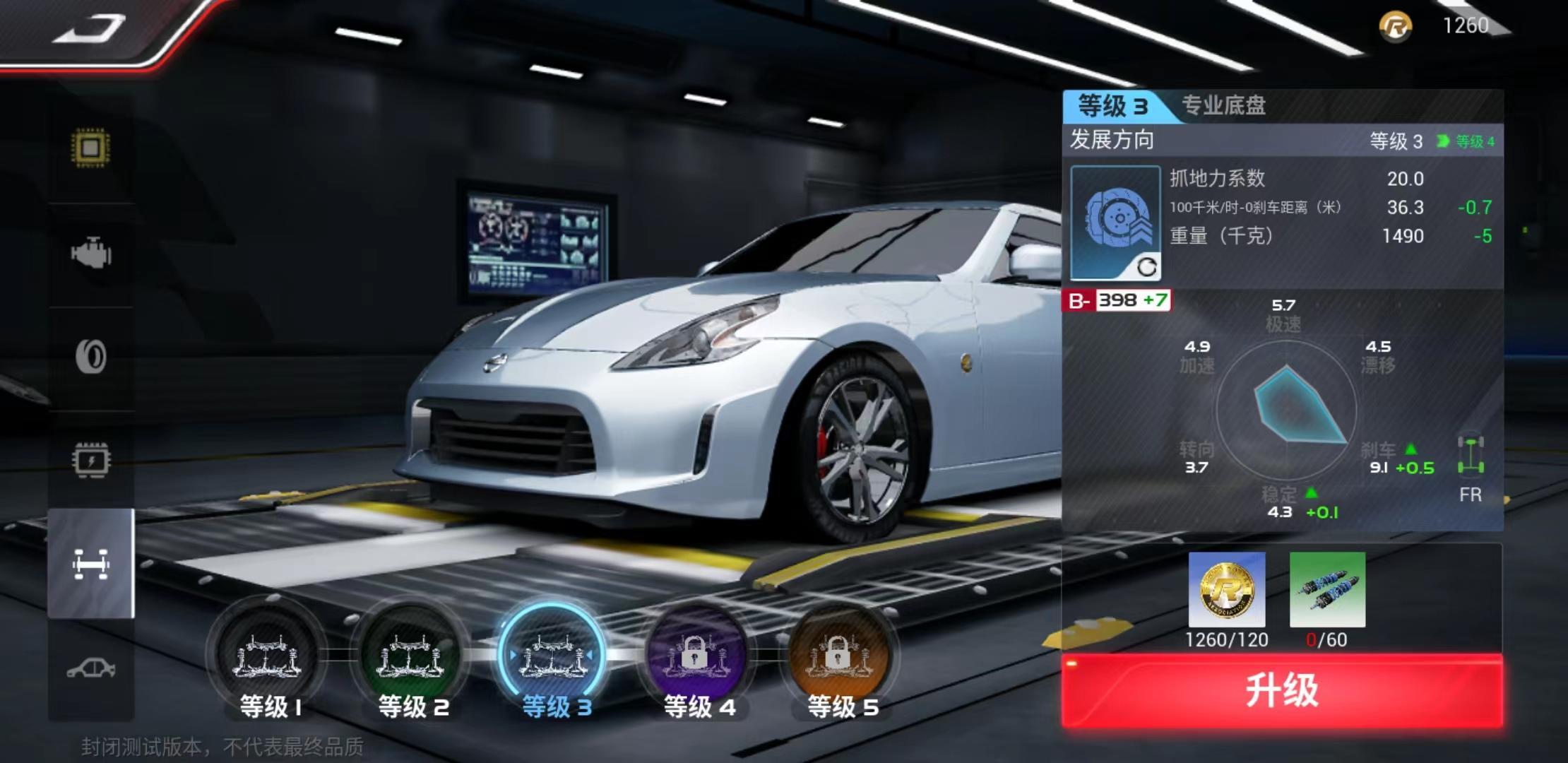The height and width of the screenshot is (763, 1568).
Task: Click the red 升级 upgrade button
Action: (x=1282, y=690)
